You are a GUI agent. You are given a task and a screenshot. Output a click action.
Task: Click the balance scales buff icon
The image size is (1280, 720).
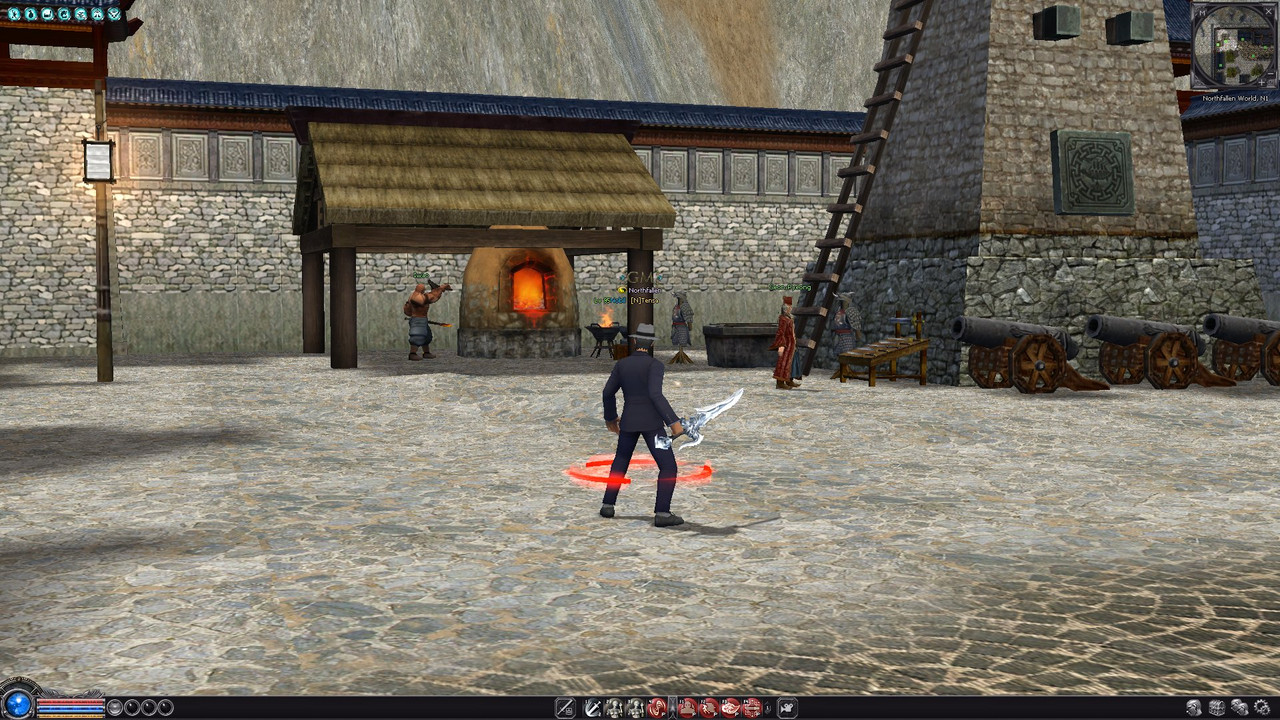[97, 14]
